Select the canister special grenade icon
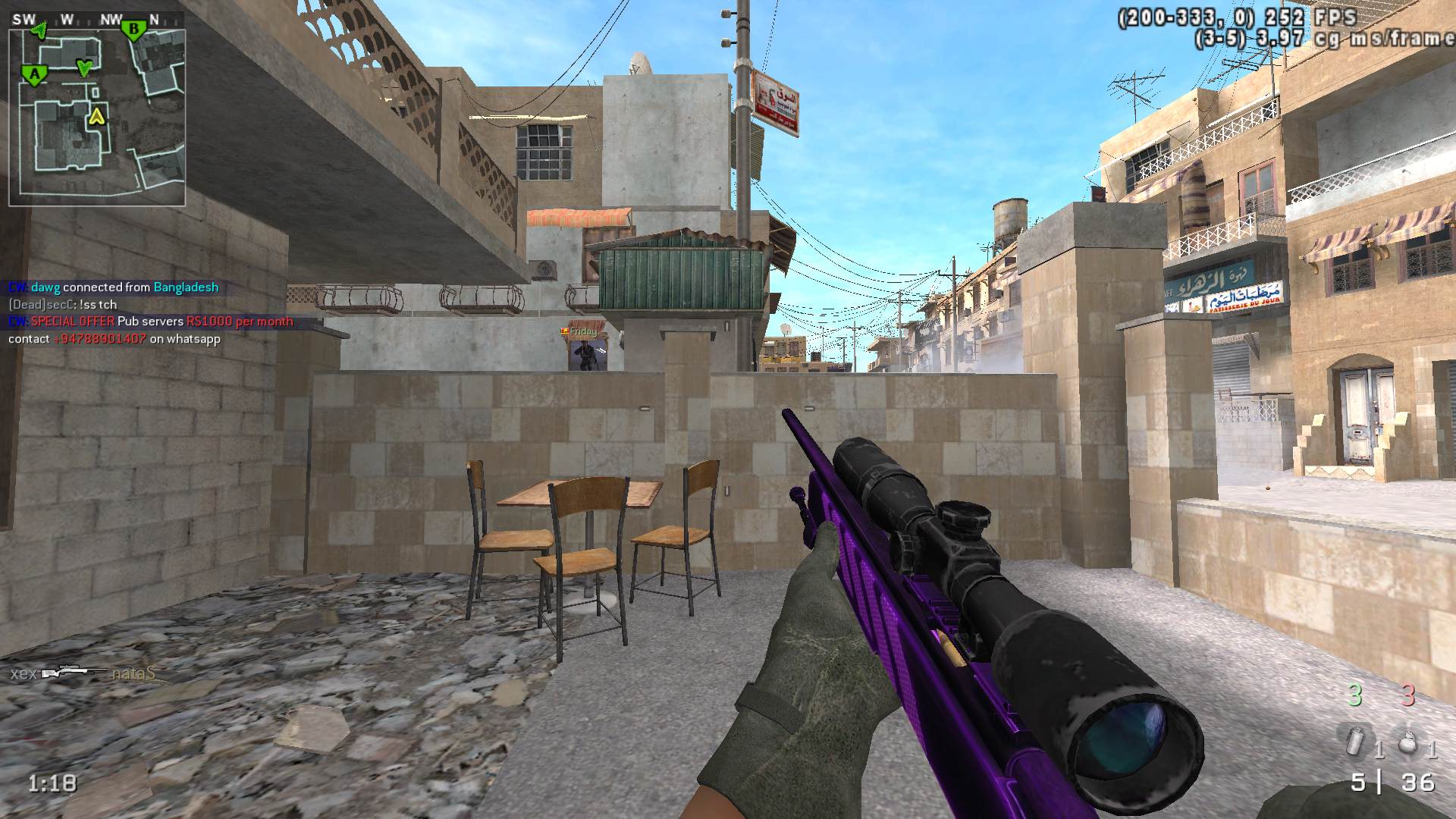 tap(1354, 742)
